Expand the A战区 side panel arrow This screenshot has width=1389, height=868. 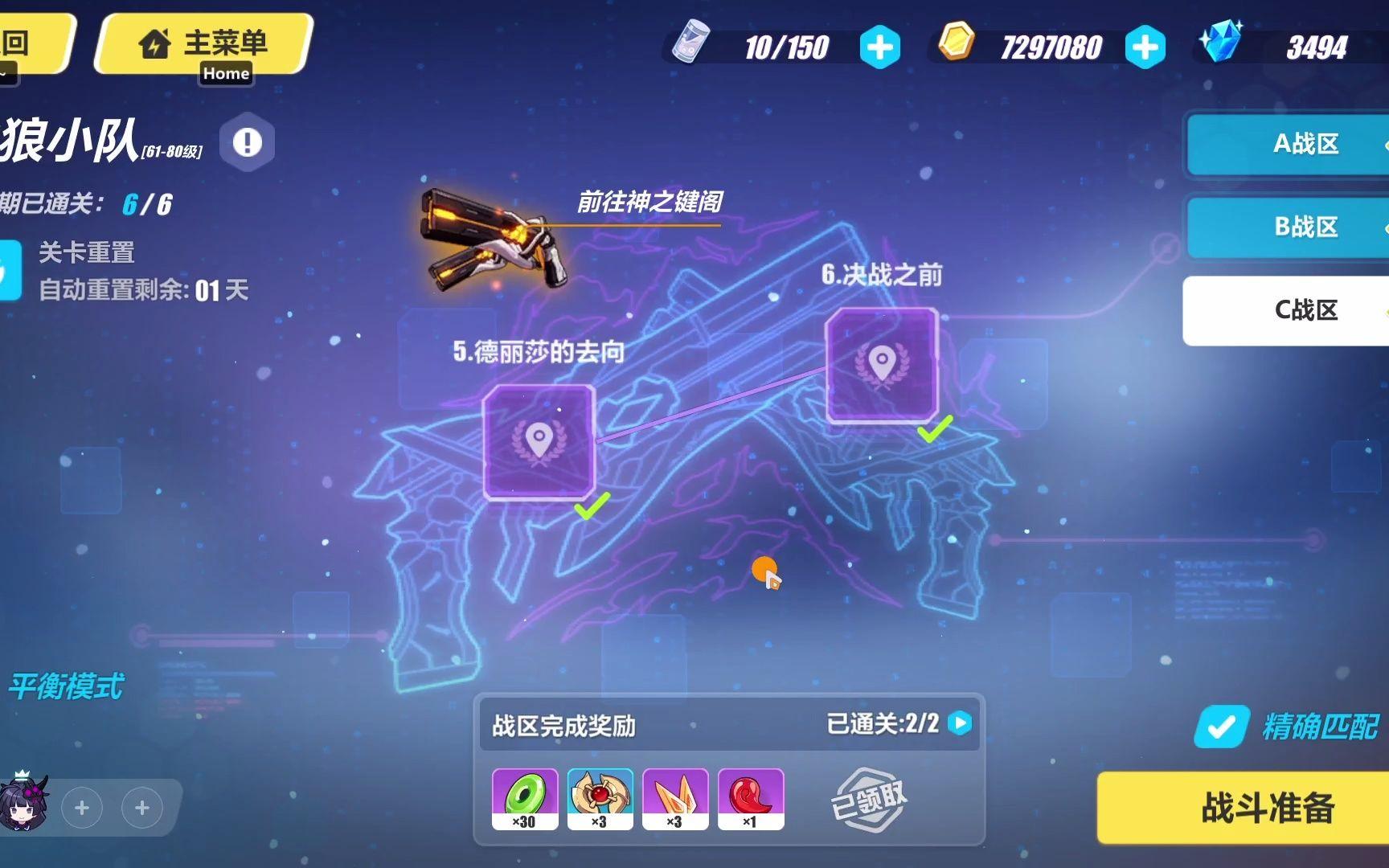tap(1385, 145)
